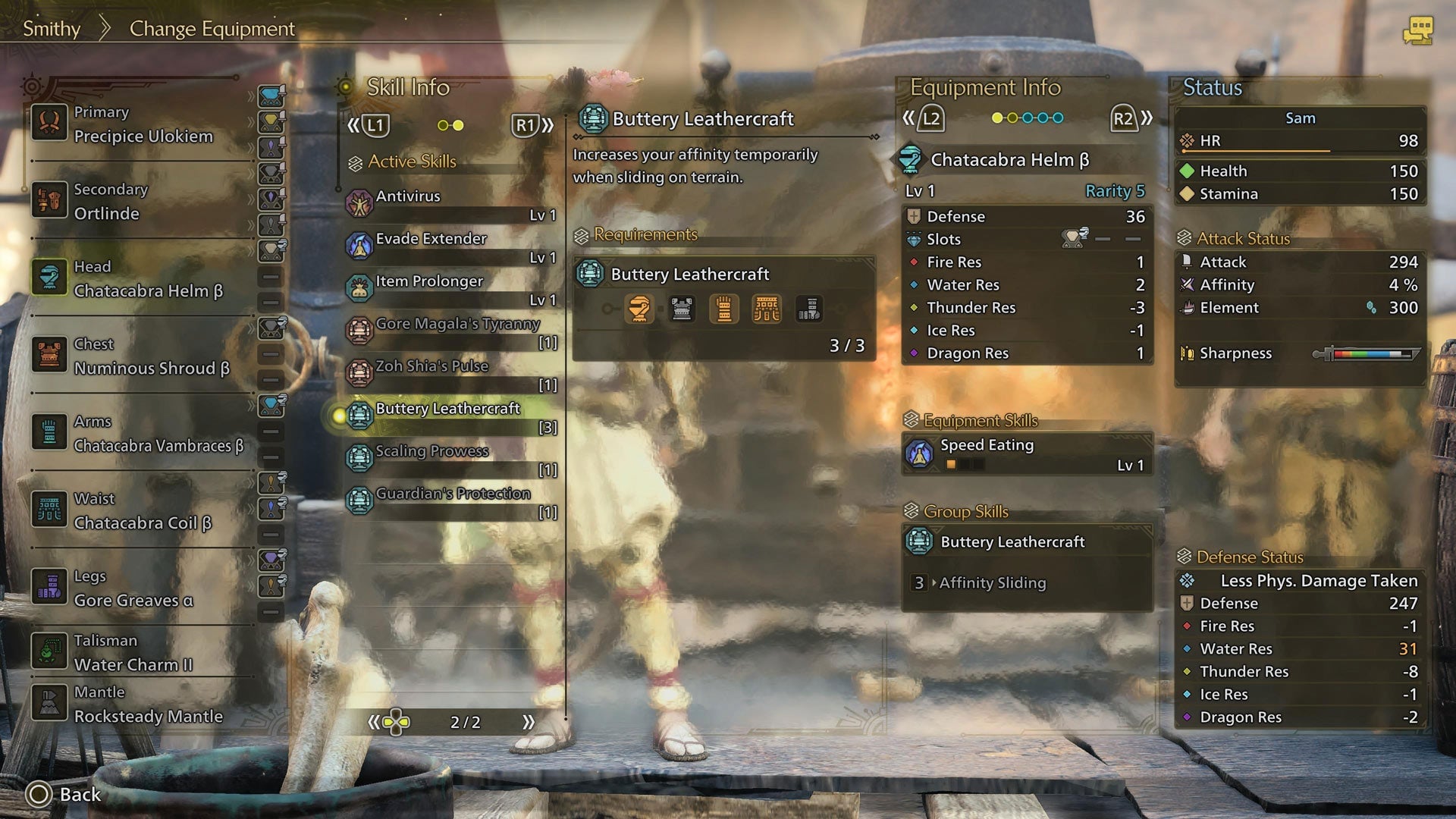This screenshot has height=819, width=1456.
Task: Select the Primary weapon Precipice Ulokiem icon
Action: pyautogui.click(x=49, y=123)
